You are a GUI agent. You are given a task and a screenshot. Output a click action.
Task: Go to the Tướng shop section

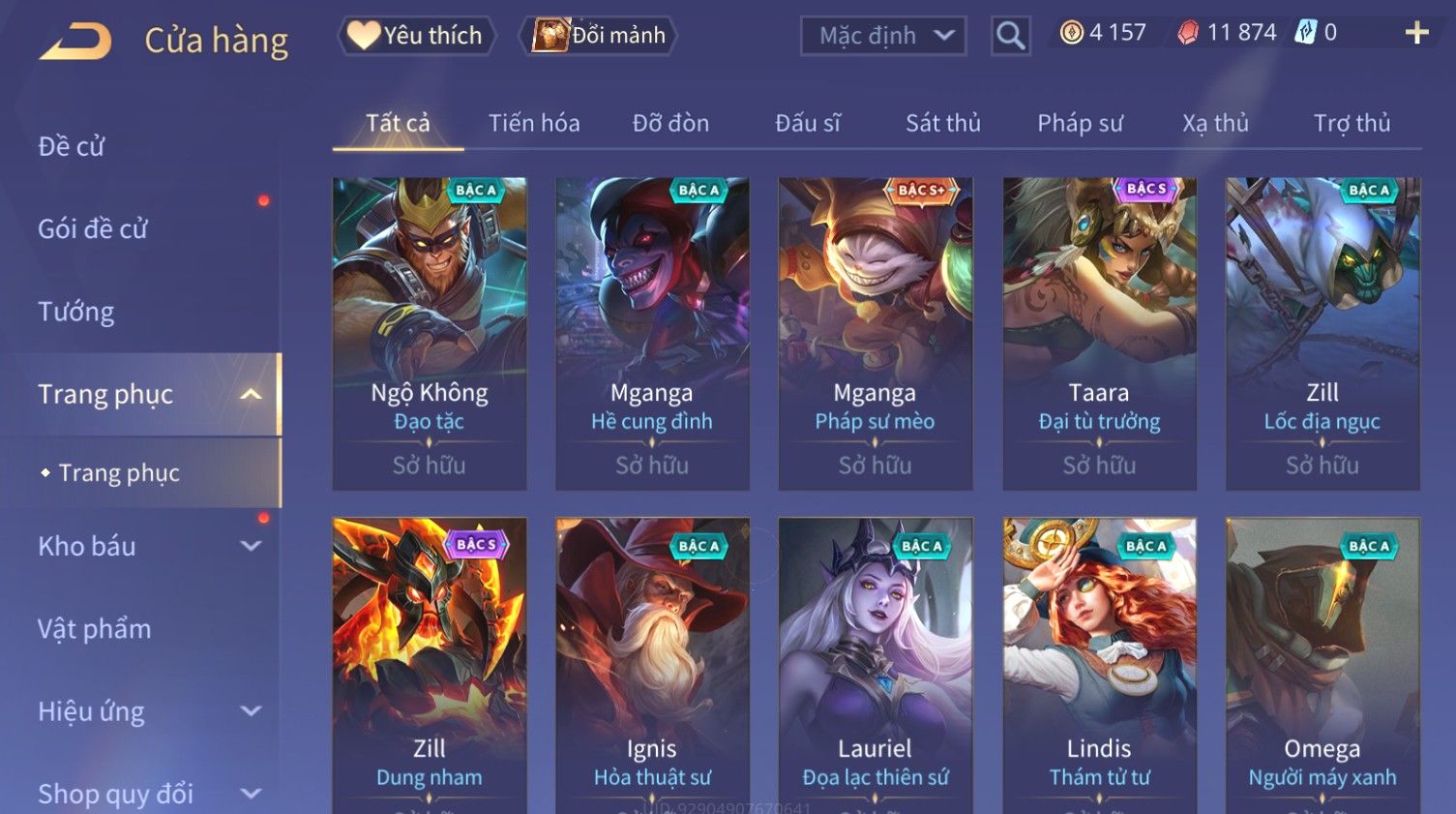tap(76, 312)
